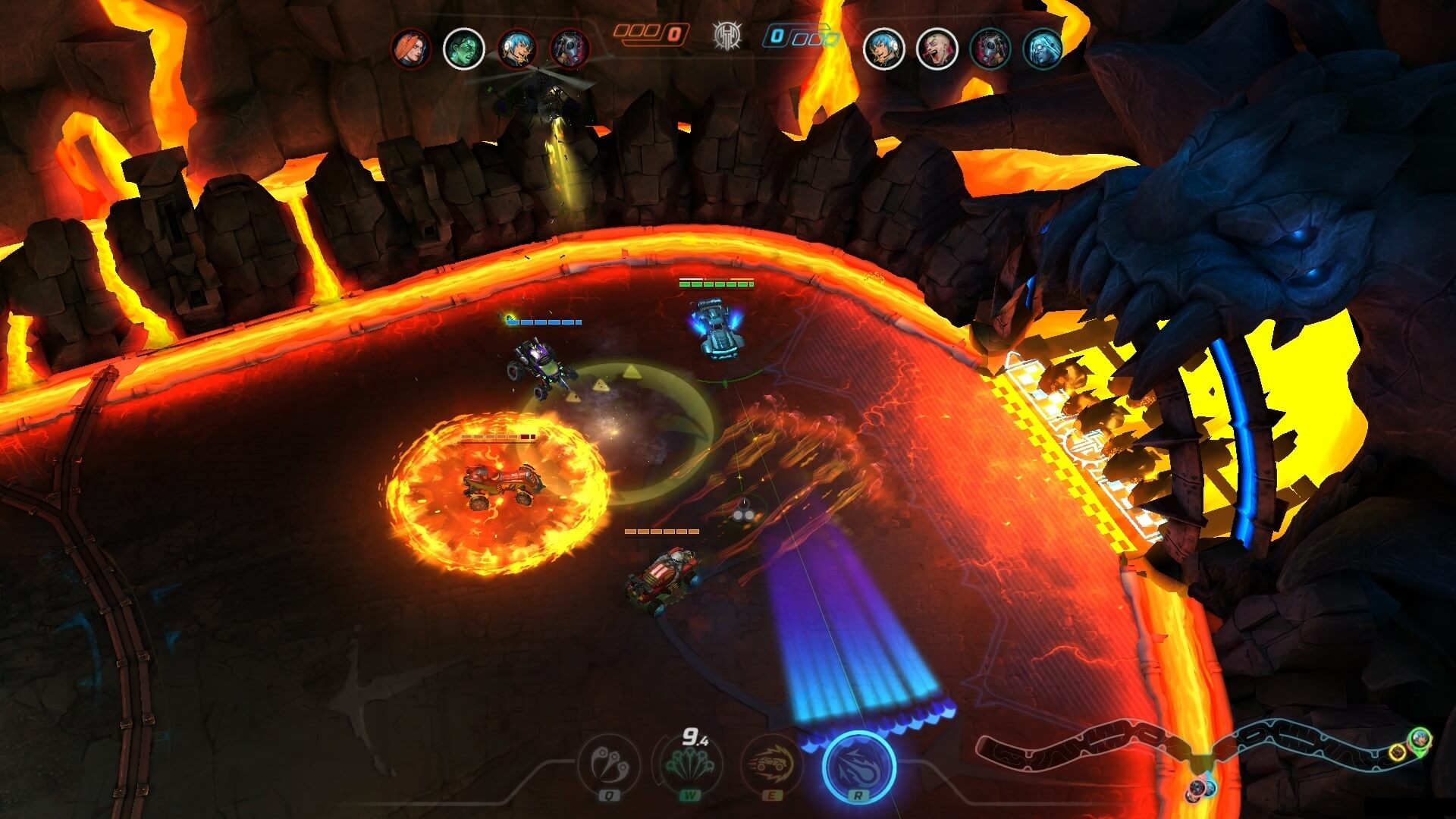Image resolution: width=1456 pixels, height=819 pixels.
Task: Select the red-haired woman portrait
Action: [411, 49]
